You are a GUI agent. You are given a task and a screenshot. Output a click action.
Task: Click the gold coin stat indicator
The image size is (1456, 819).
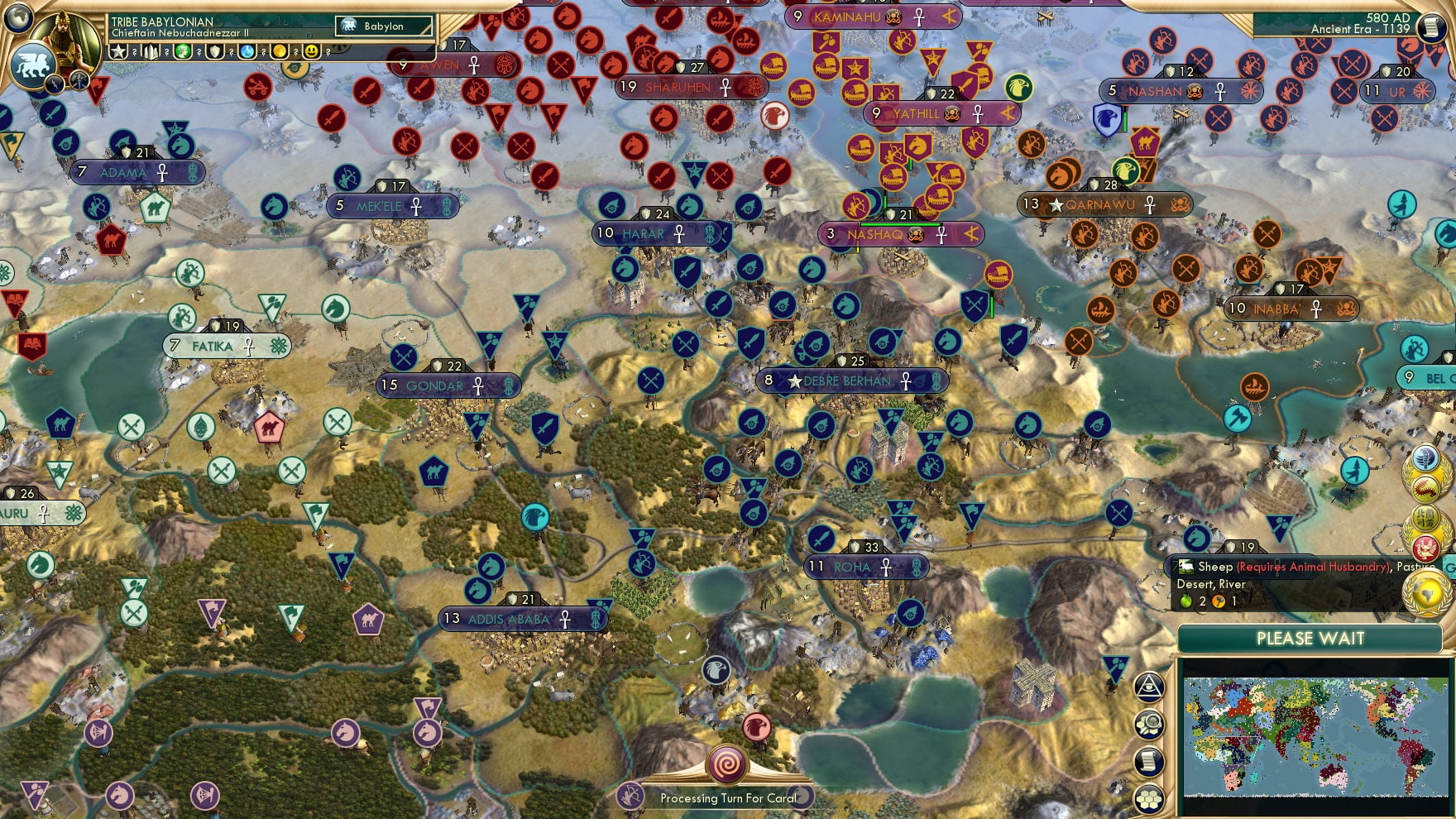click(x=280, y=52)
